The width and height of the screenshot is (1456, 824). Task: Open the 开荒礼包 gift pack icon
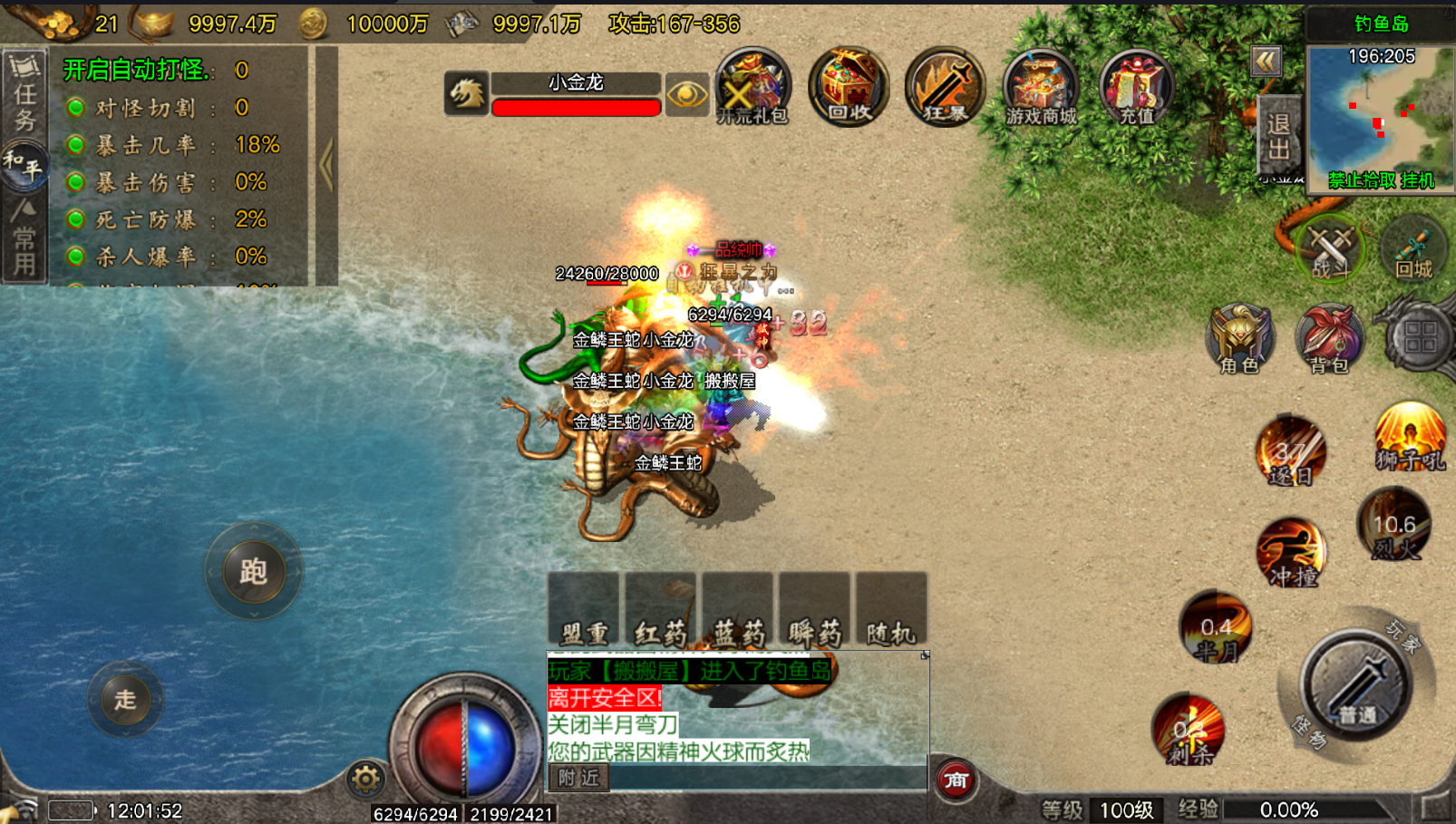click(752, 87)
